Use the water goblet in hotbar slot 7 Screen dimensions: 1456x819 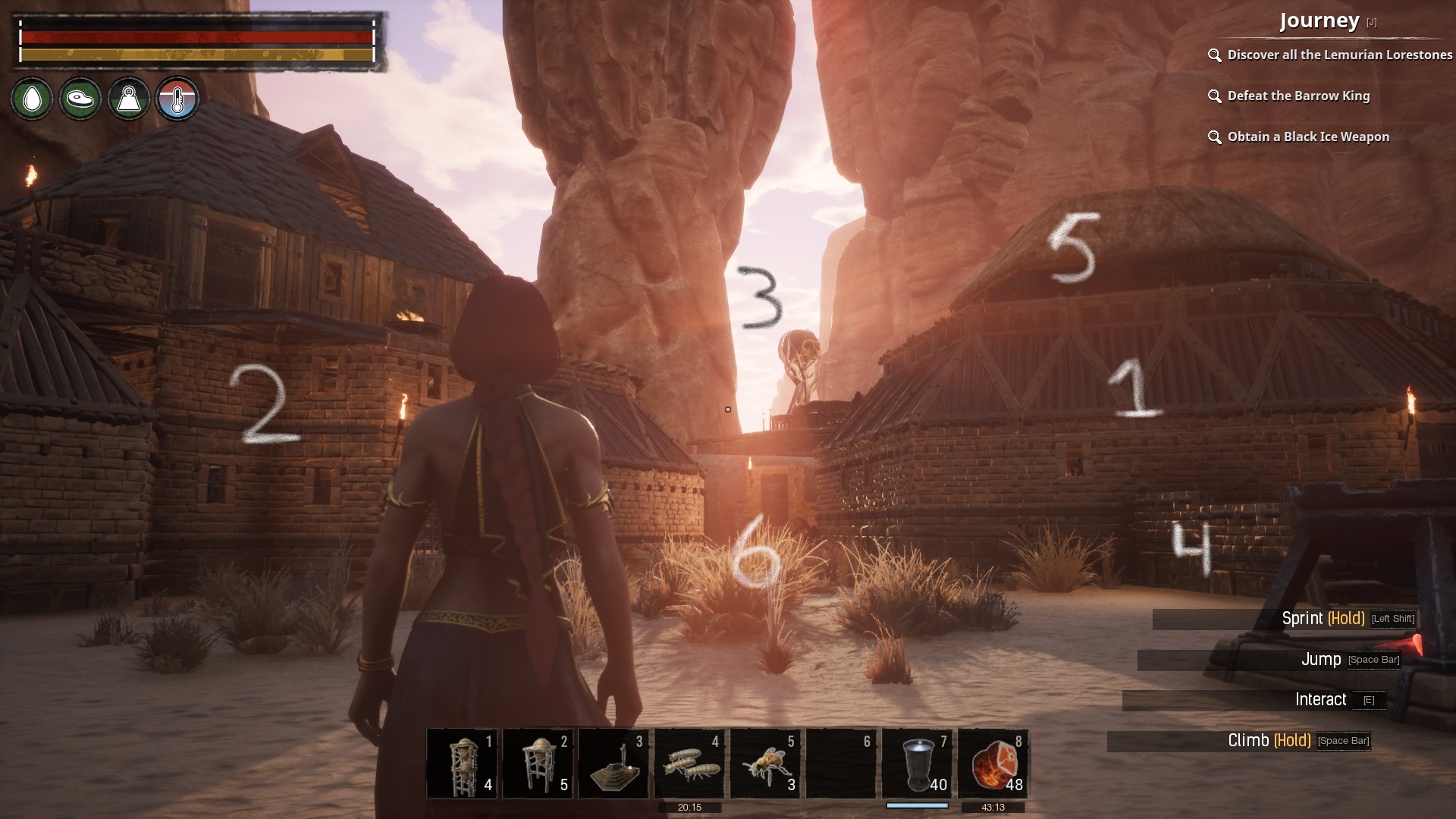pyautogui.click(x=917, y=764)
